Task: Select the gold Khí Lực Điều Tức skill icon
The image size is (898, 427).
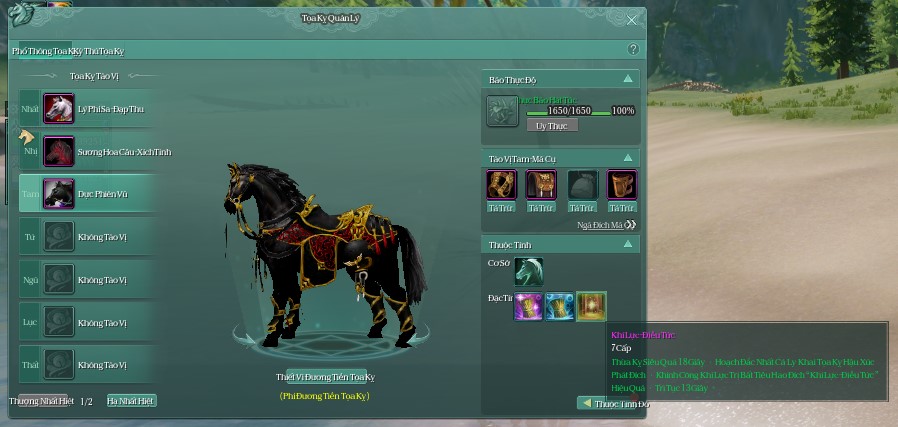Action: tap(591, 307)
